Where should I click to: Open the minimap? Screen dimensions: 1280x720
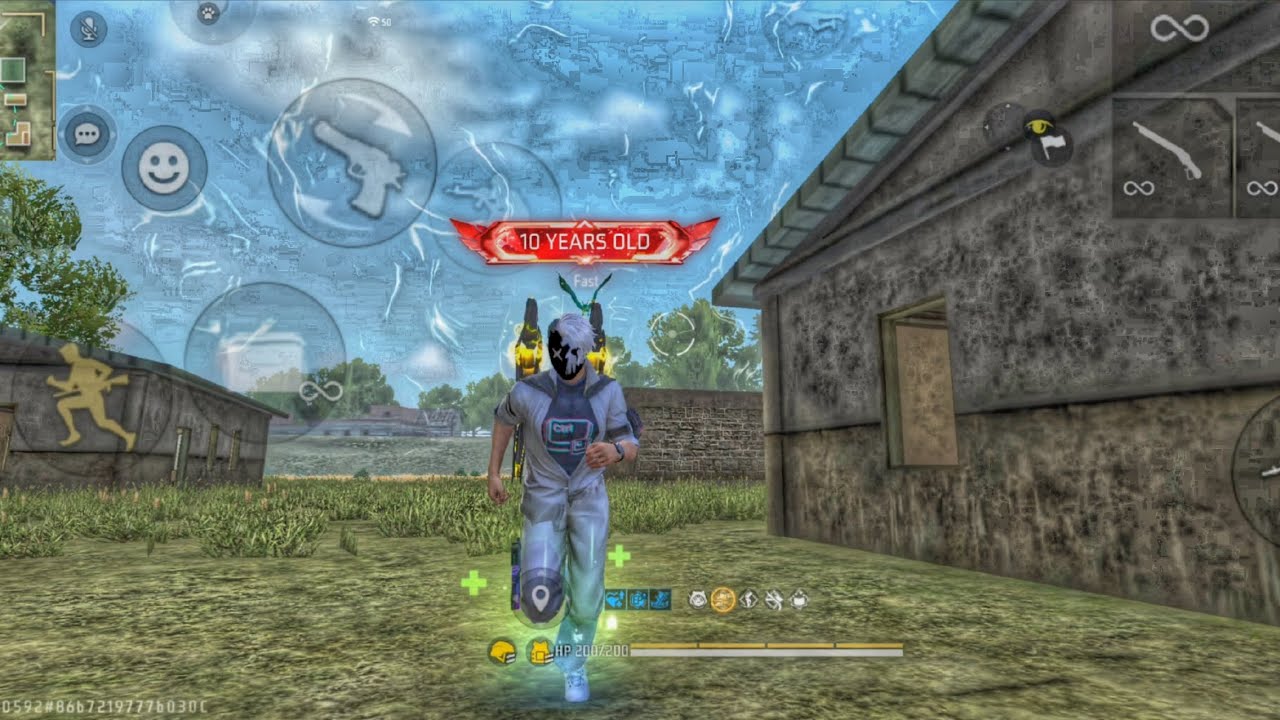click(x=26, y=80)
